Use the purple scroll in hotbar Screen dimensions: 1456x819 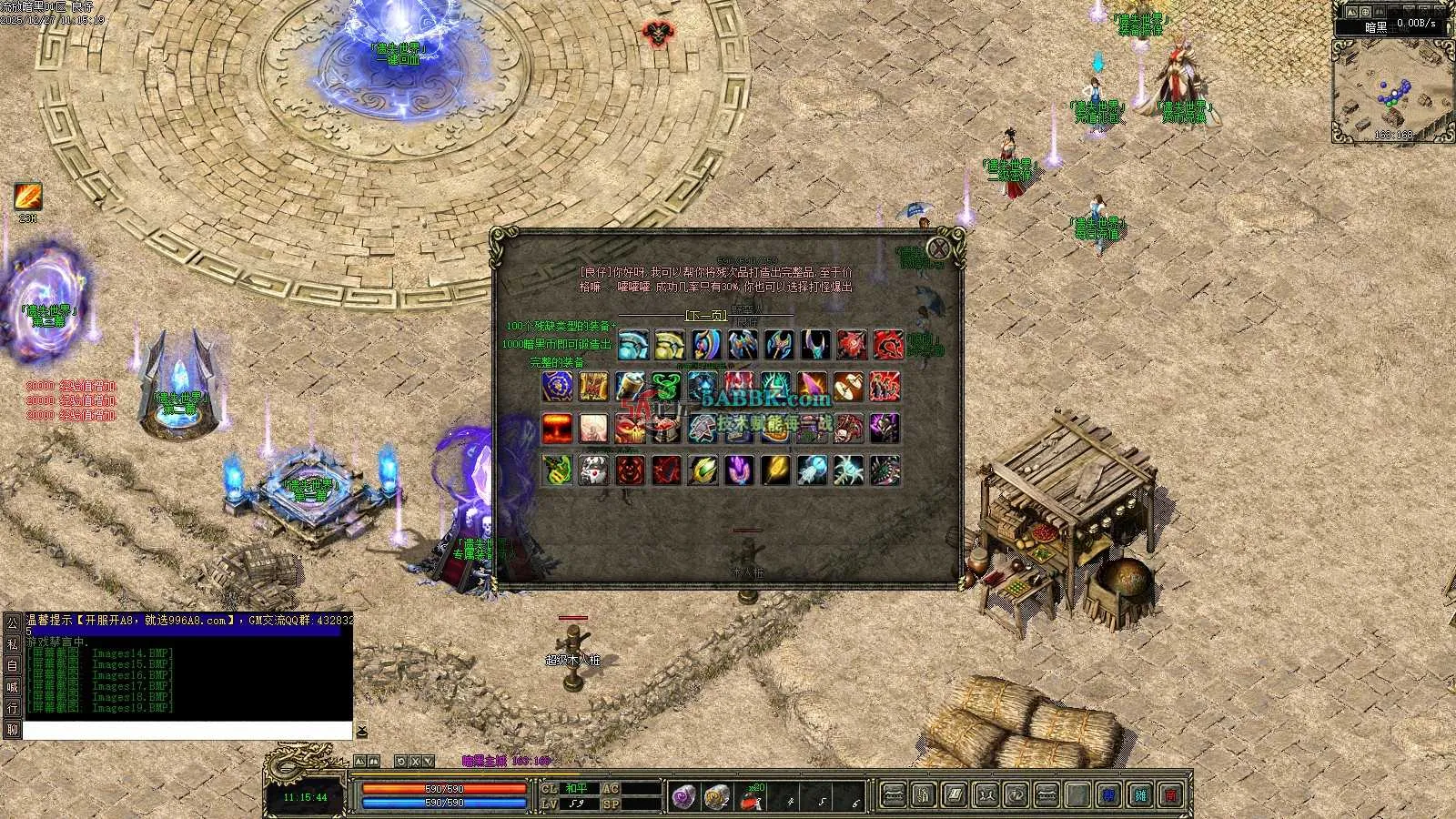click(x=682, y=797)
